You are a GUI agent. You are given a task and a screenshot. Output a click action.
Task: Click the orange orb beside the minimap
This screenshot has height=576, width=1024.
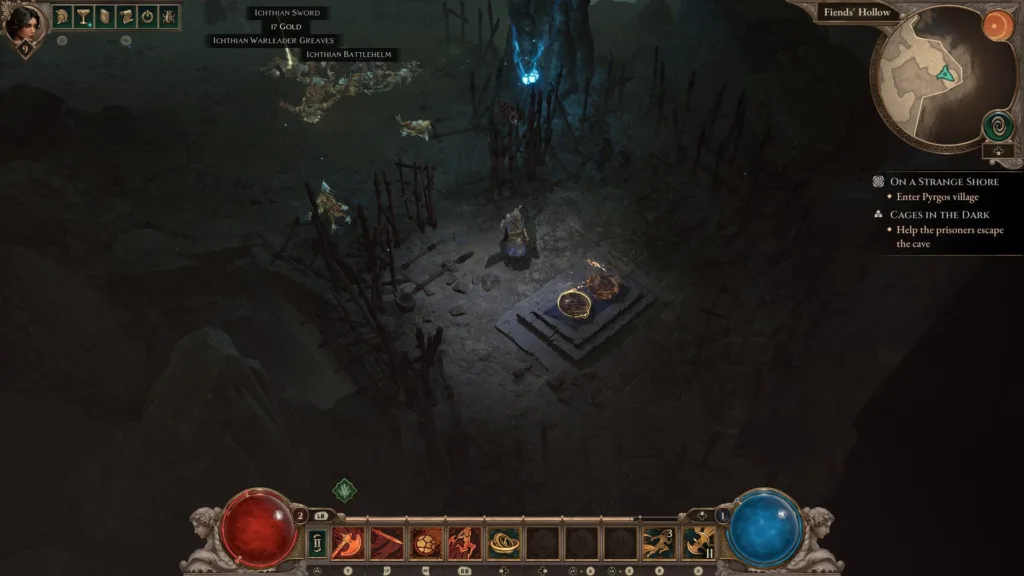coord(996,26)
